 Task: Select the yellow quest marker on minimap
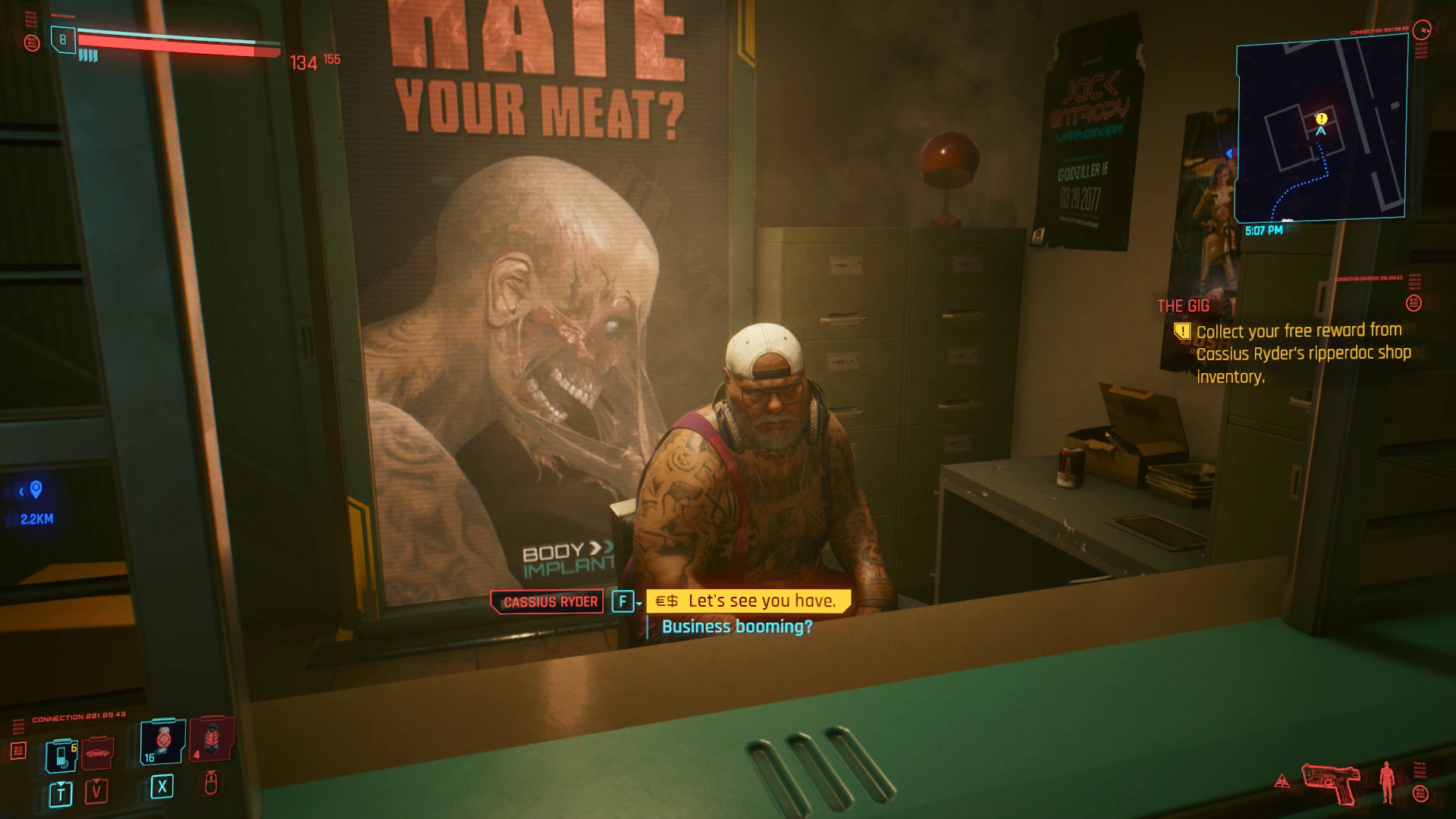coord(1321,118)
